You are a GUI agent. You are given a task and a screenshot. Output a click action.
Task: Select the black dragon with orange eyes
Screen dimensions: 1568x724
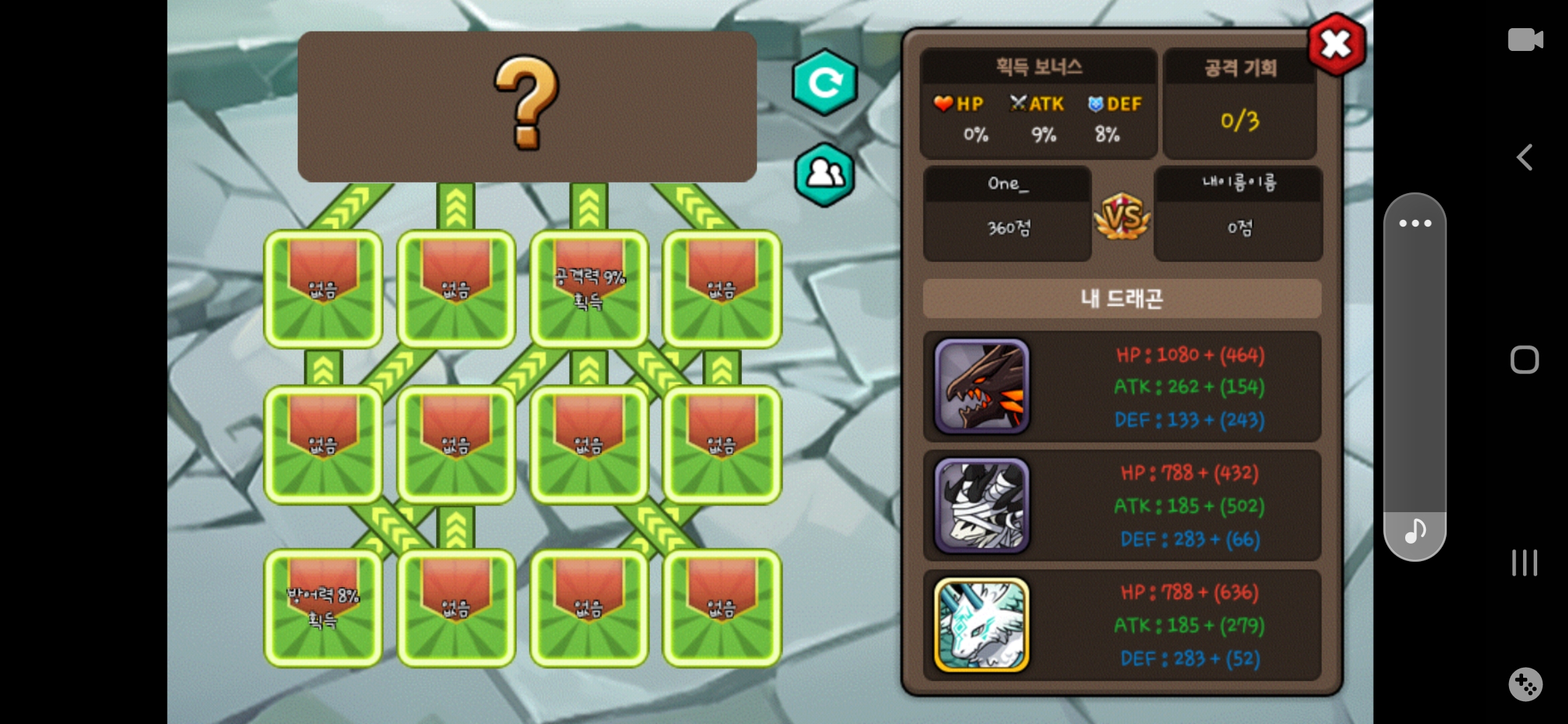[x=982, y=386]
